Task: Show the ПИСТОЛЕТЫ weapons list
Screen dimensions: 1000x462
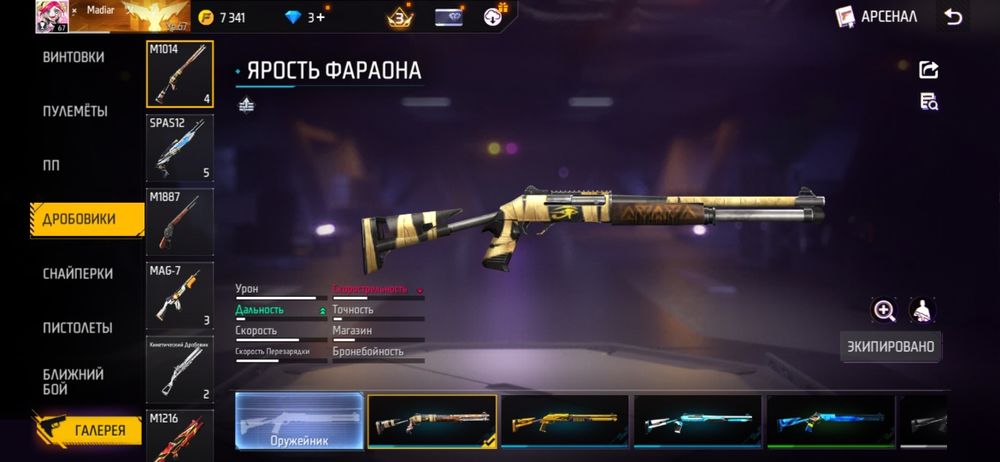Action: coord(77,327)
